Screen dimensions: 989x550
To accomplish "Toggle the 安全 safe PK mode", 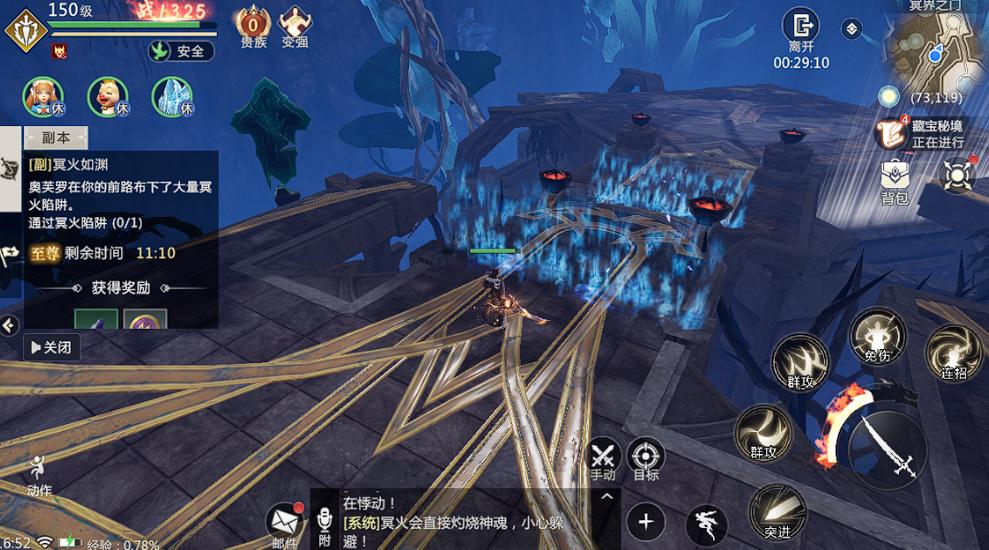I will tap(181, 51).
